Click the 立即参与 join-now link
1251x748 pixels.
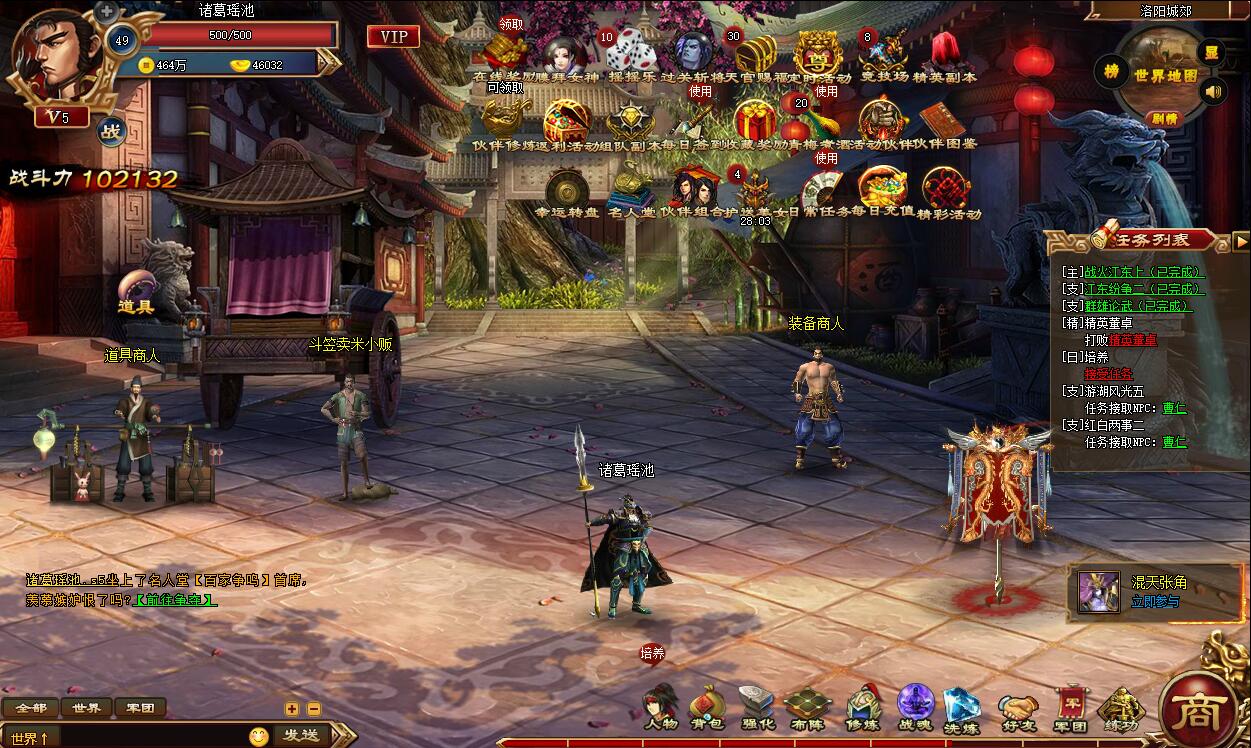(x=1155, y=601)
